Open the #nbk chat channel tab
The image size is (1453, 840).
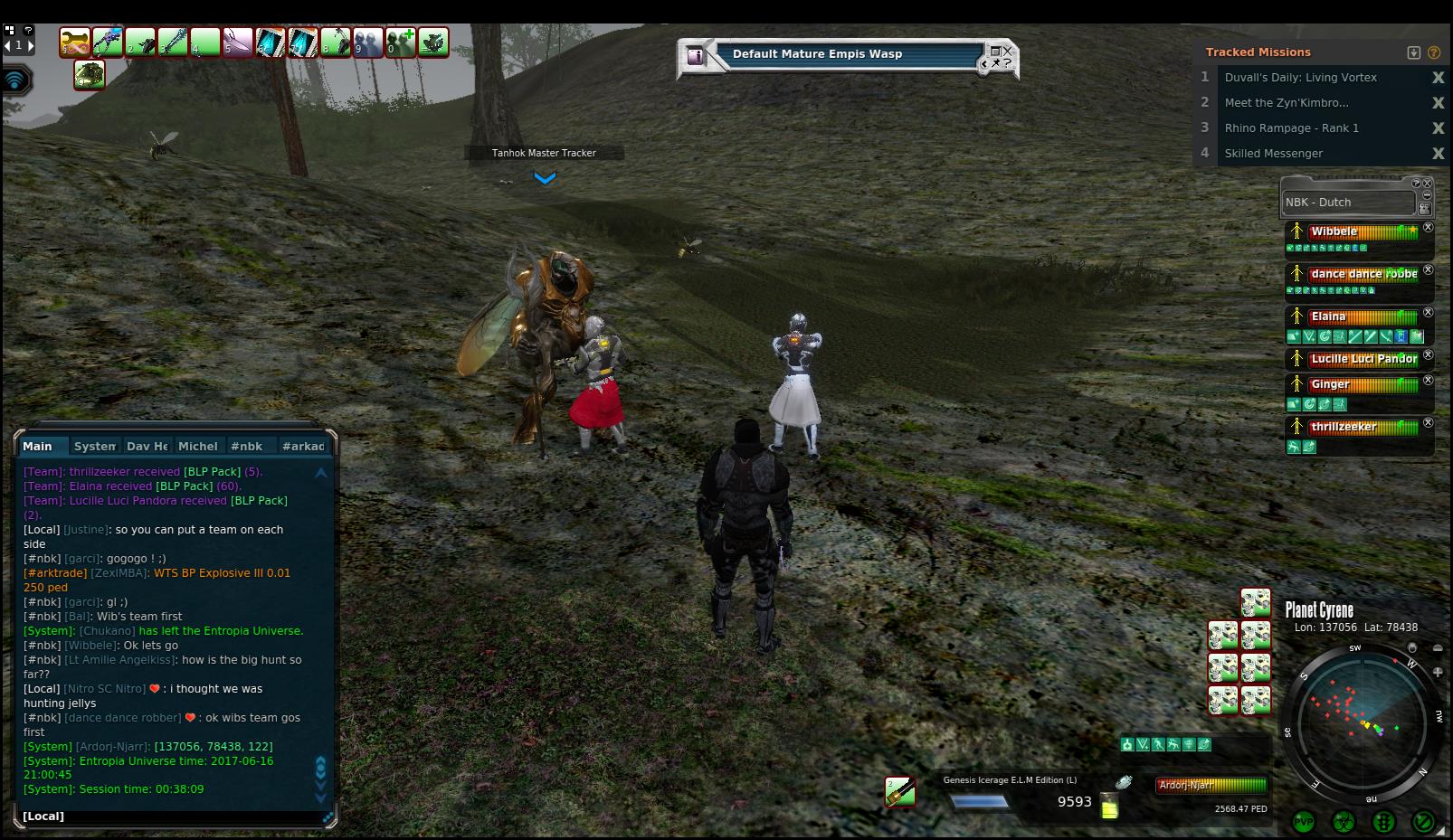246,446
